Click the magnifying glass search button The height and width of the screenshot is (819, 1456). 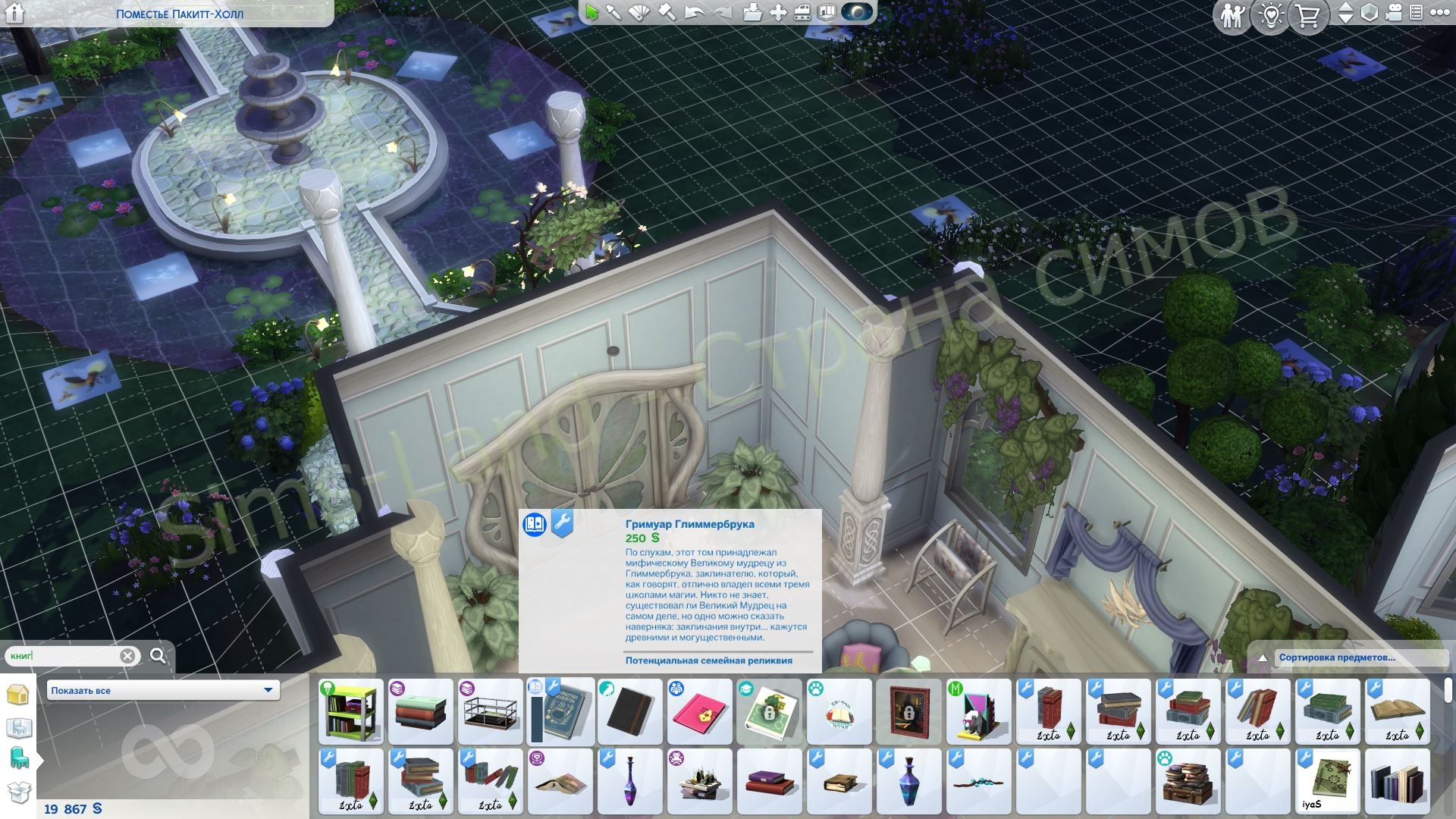point(158,655)
